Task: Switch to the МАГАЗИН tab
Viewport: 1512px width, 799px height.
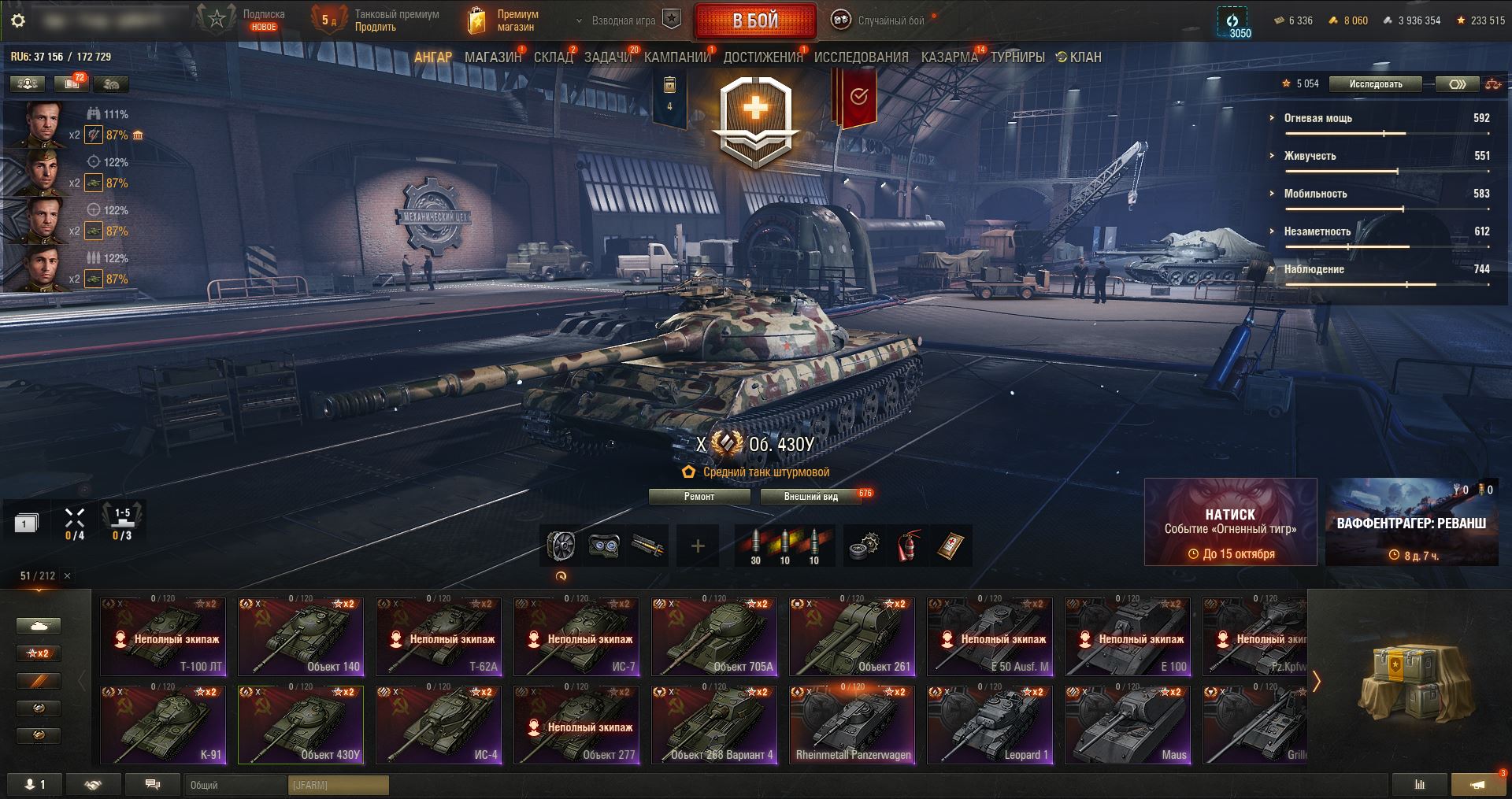Action: (492, 57)
